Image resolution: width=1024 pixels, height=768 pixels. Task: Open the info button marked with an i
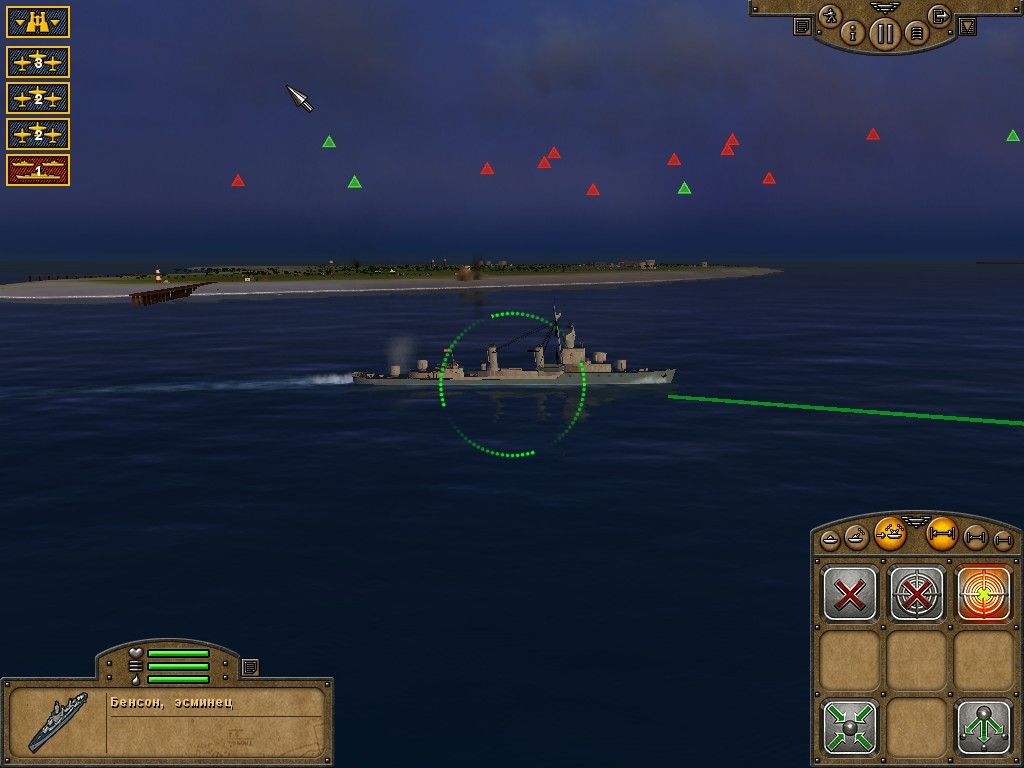(853, 33)
